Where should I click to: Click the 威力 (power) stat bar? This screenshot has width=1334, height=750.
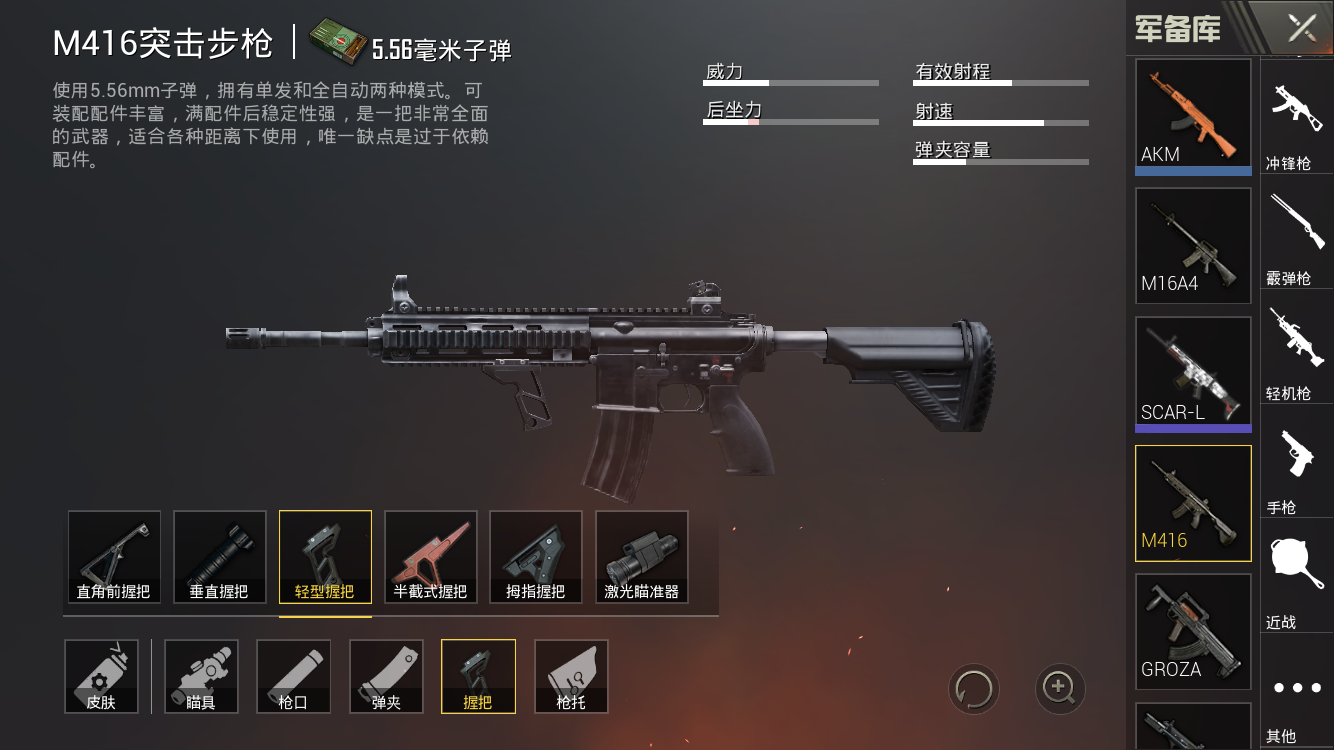[x=790, y=82]
